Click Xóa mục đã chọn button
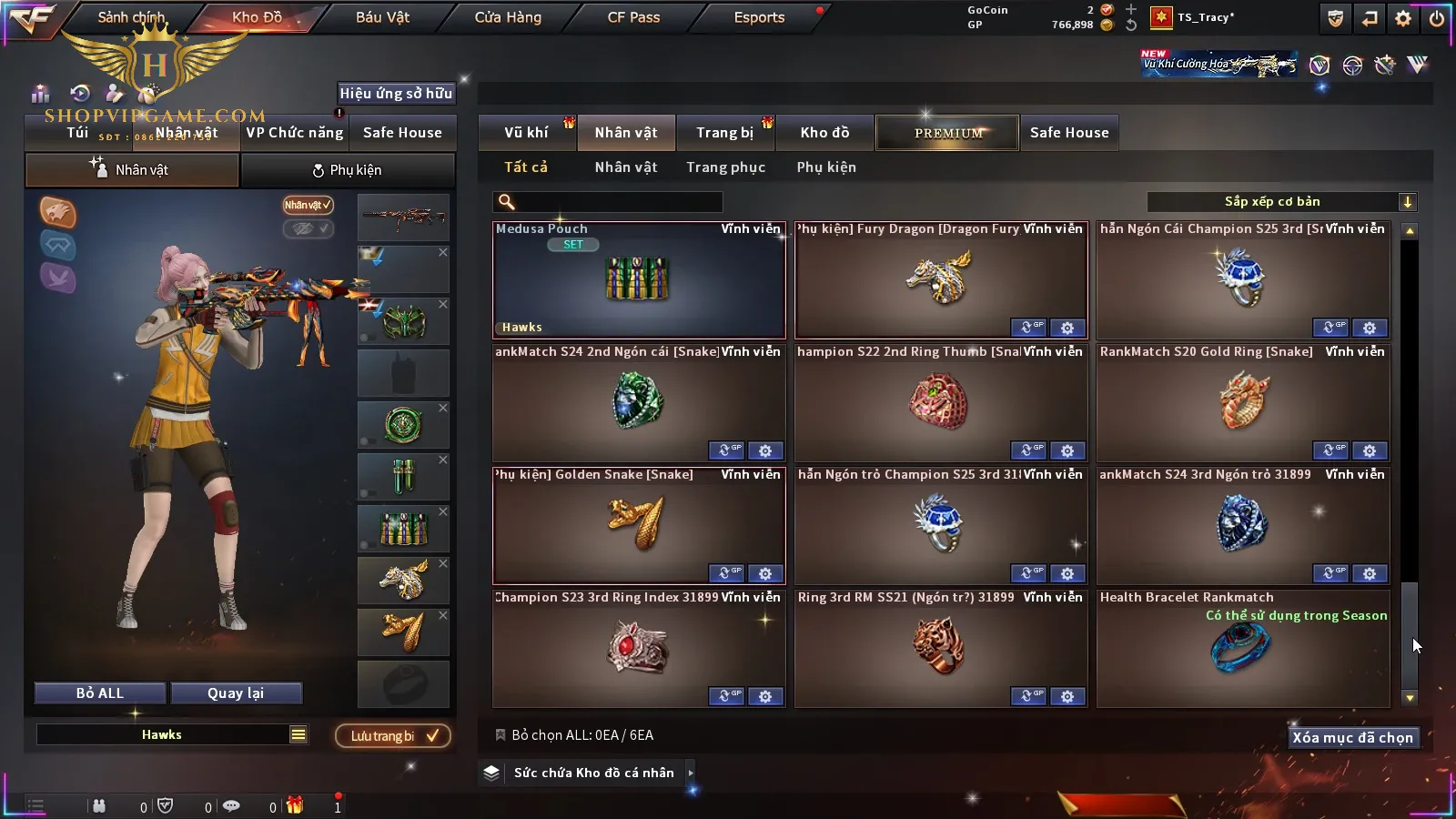The width and height of the screenshot is (1456, 819). tap(1352, 738)
